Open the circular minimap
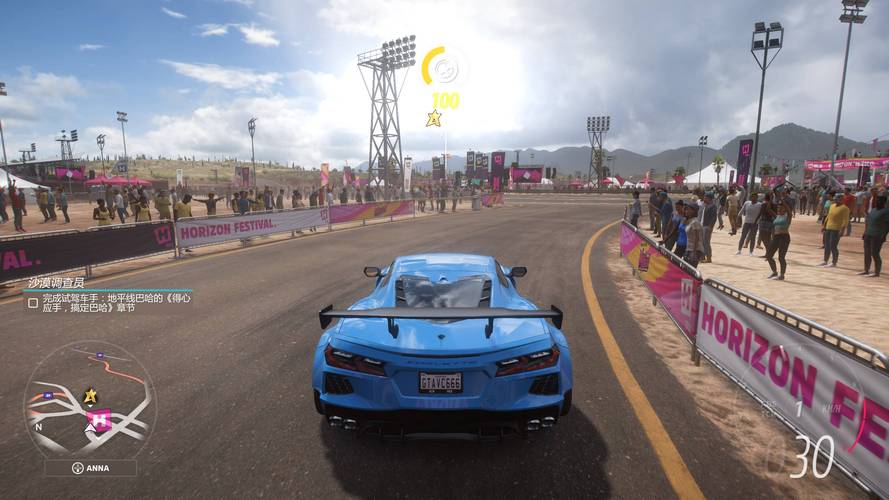This screenshot has height=500, width=889. click(x=90, y=401)
